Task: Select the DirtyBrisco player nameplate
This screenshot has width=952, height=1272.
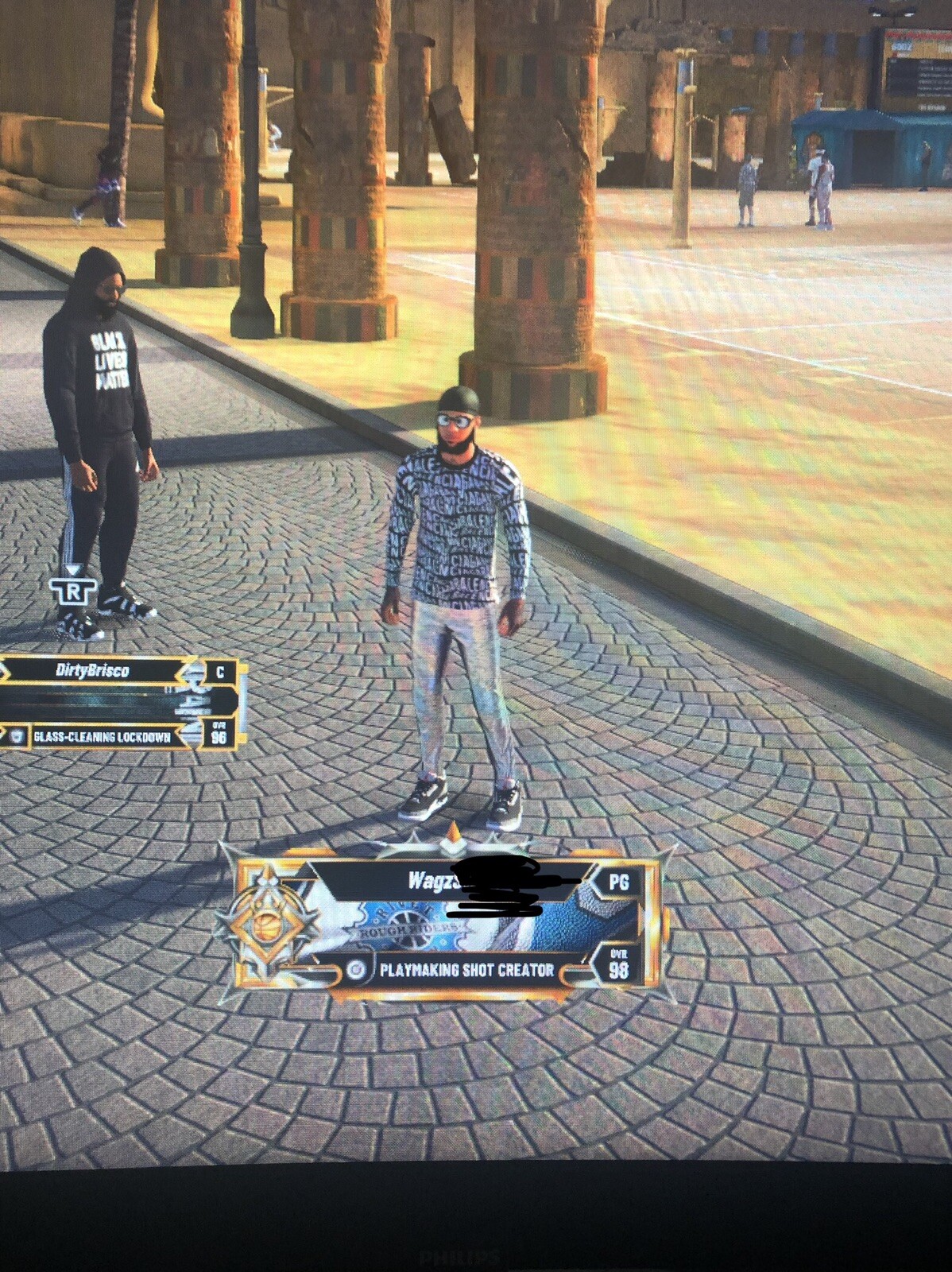Action: (x=119, y=703)
